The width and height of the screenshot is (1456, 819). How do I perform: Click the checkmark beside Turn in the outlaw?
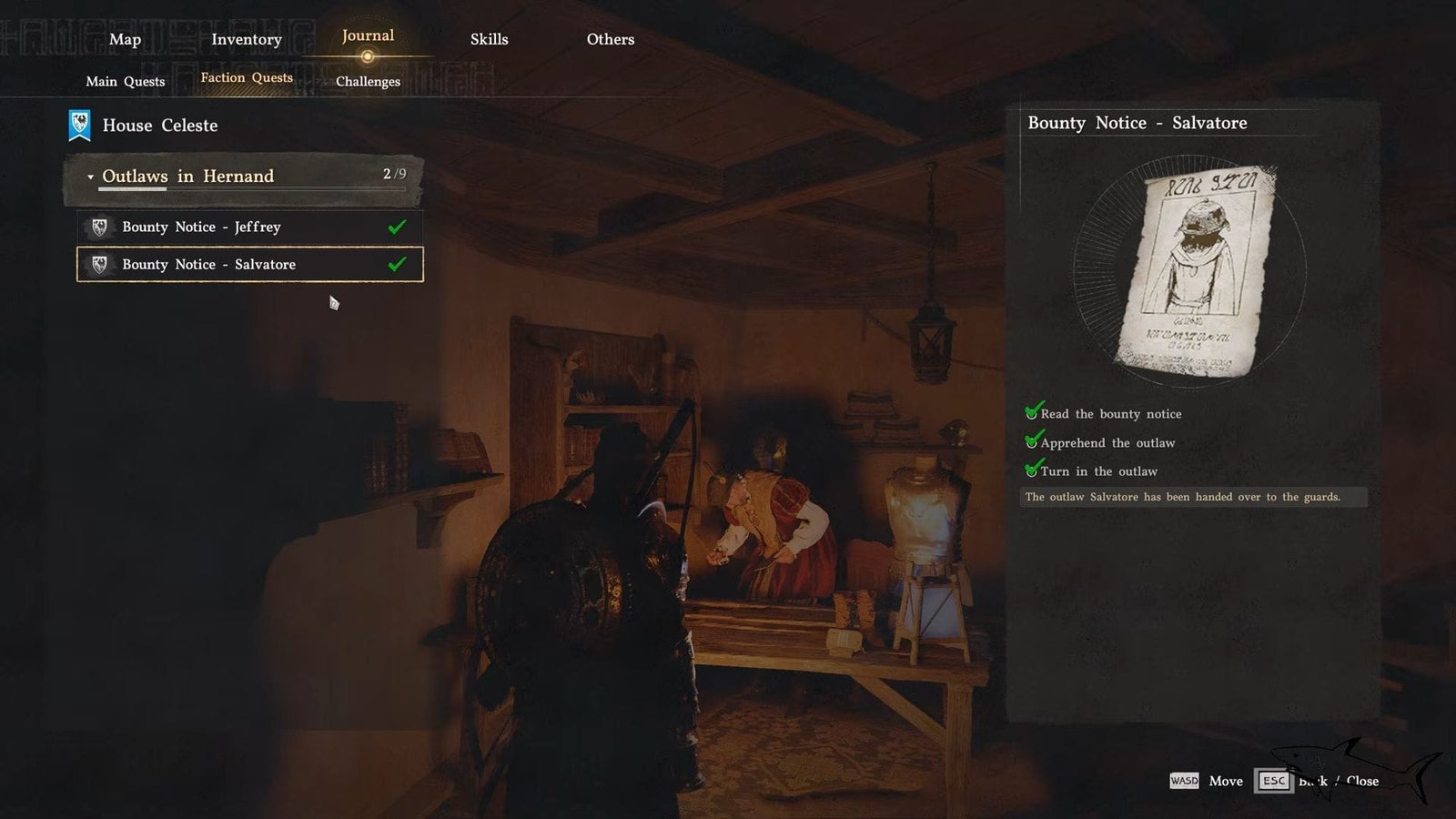[1034, 470]
